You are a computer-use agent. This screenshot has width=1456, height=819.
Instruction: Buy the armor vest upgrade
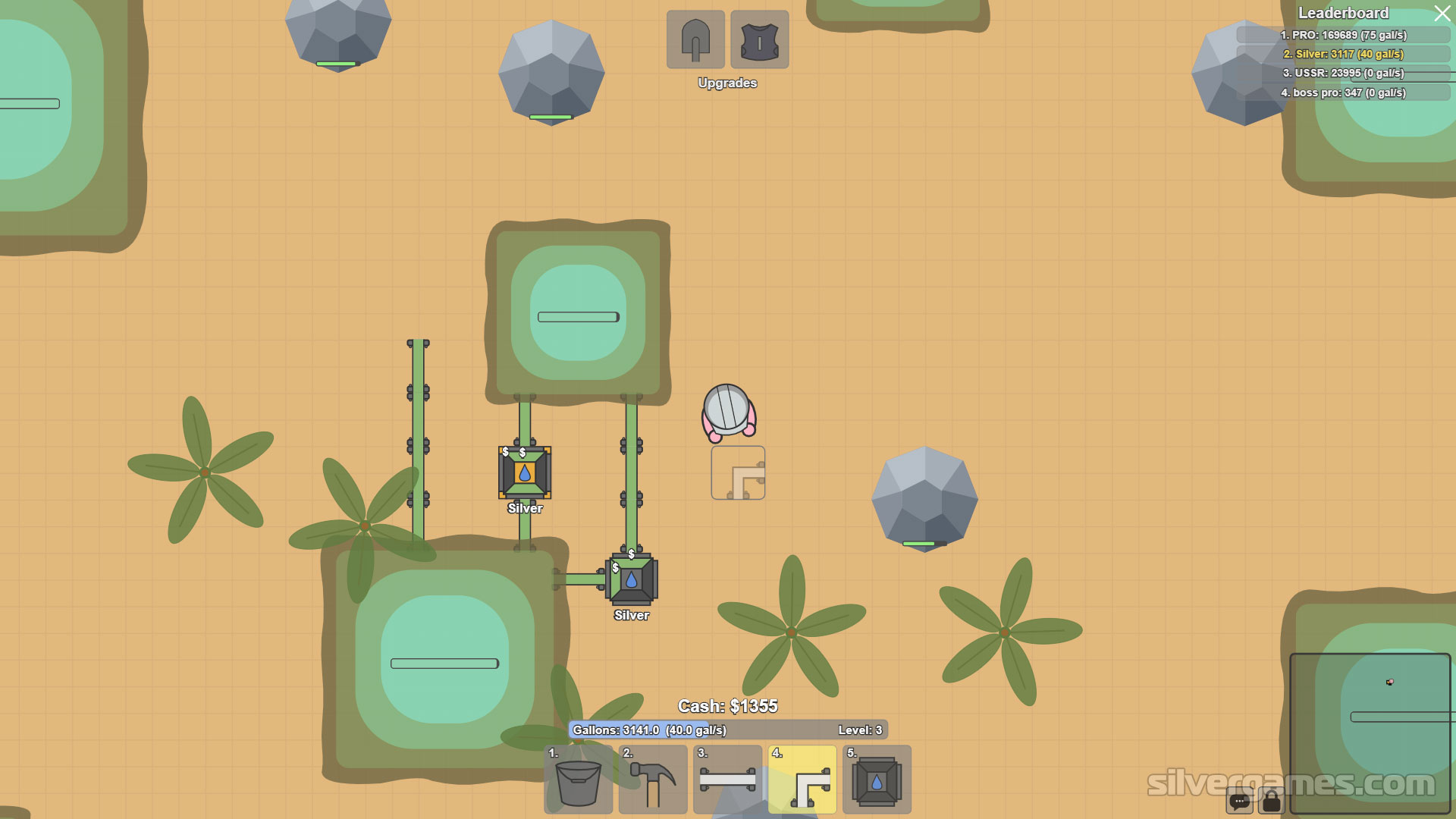tap(759, 39)
